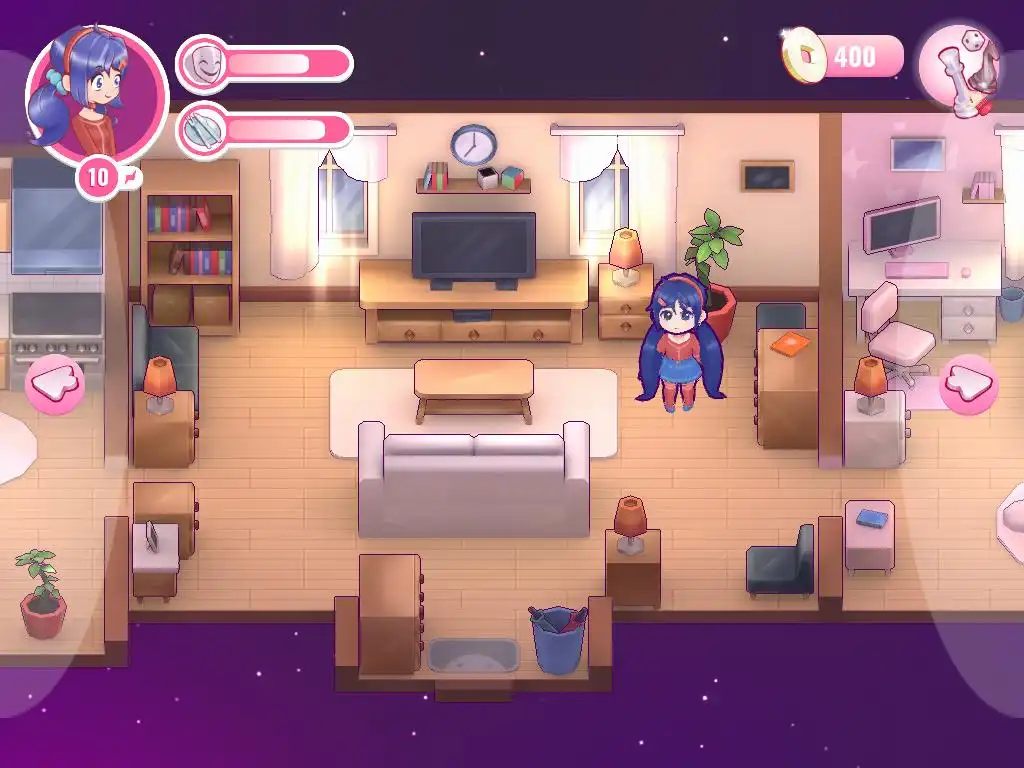Viewport: 1024px width, 768px height.
Task: Move to the room on the left
Action: (x=55, y=384)
